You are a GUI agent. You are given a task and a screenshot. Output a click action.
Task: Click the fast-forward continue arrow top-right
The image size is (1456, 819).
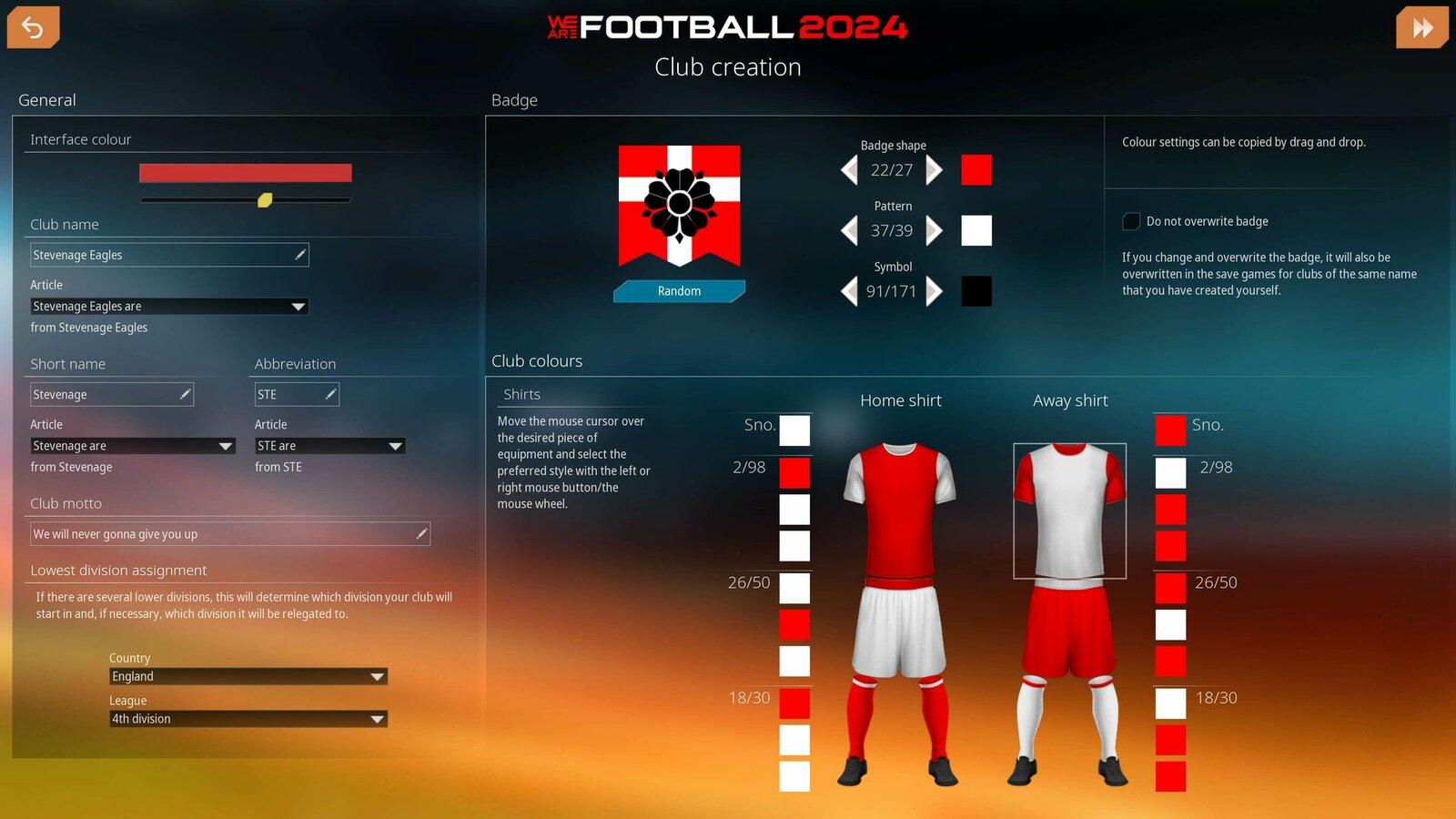click(x=1421, y=27)
